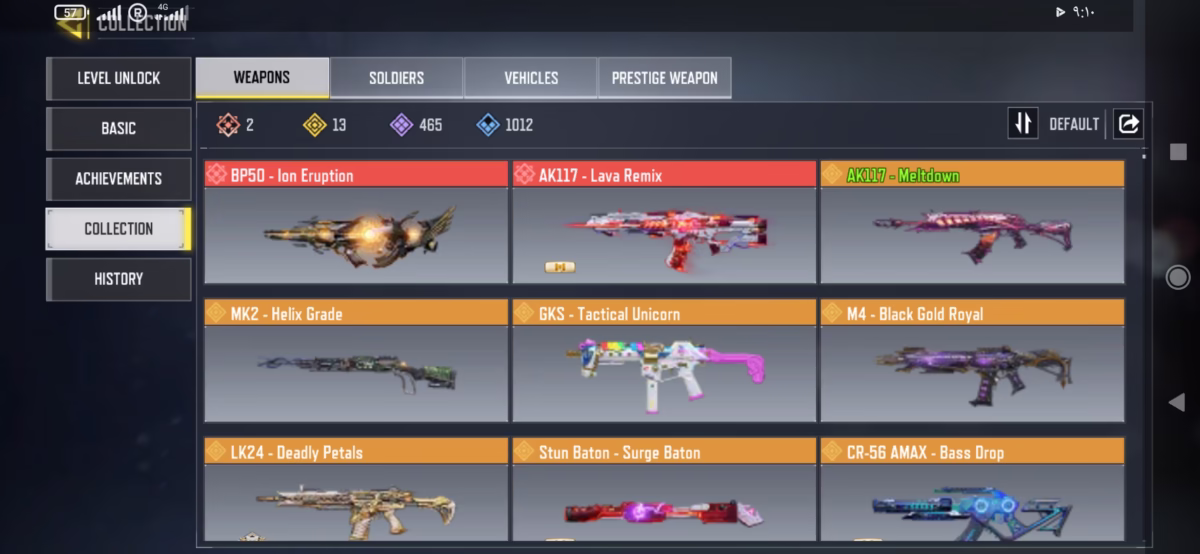Open the History section

pos(118,279)
